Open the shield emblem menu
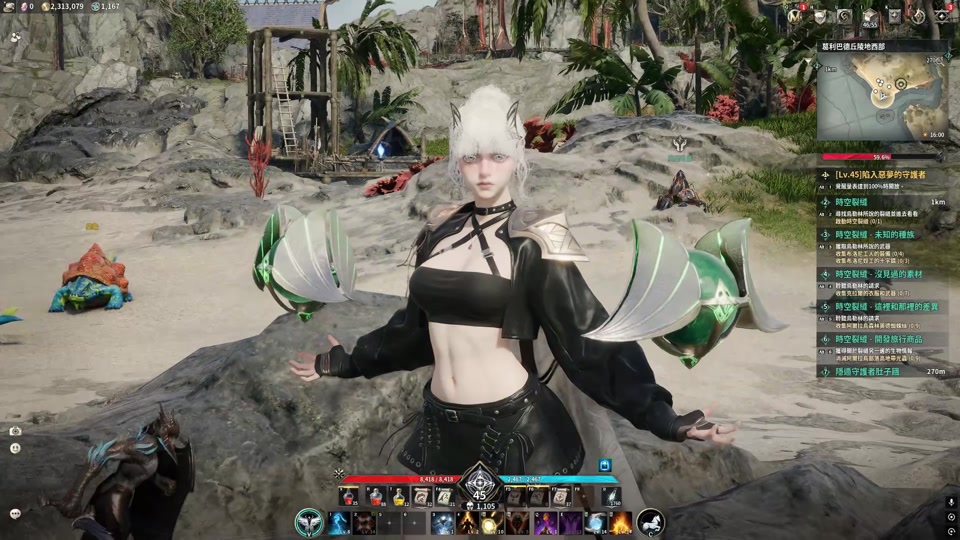960x540 pixels. pos(821,16)
